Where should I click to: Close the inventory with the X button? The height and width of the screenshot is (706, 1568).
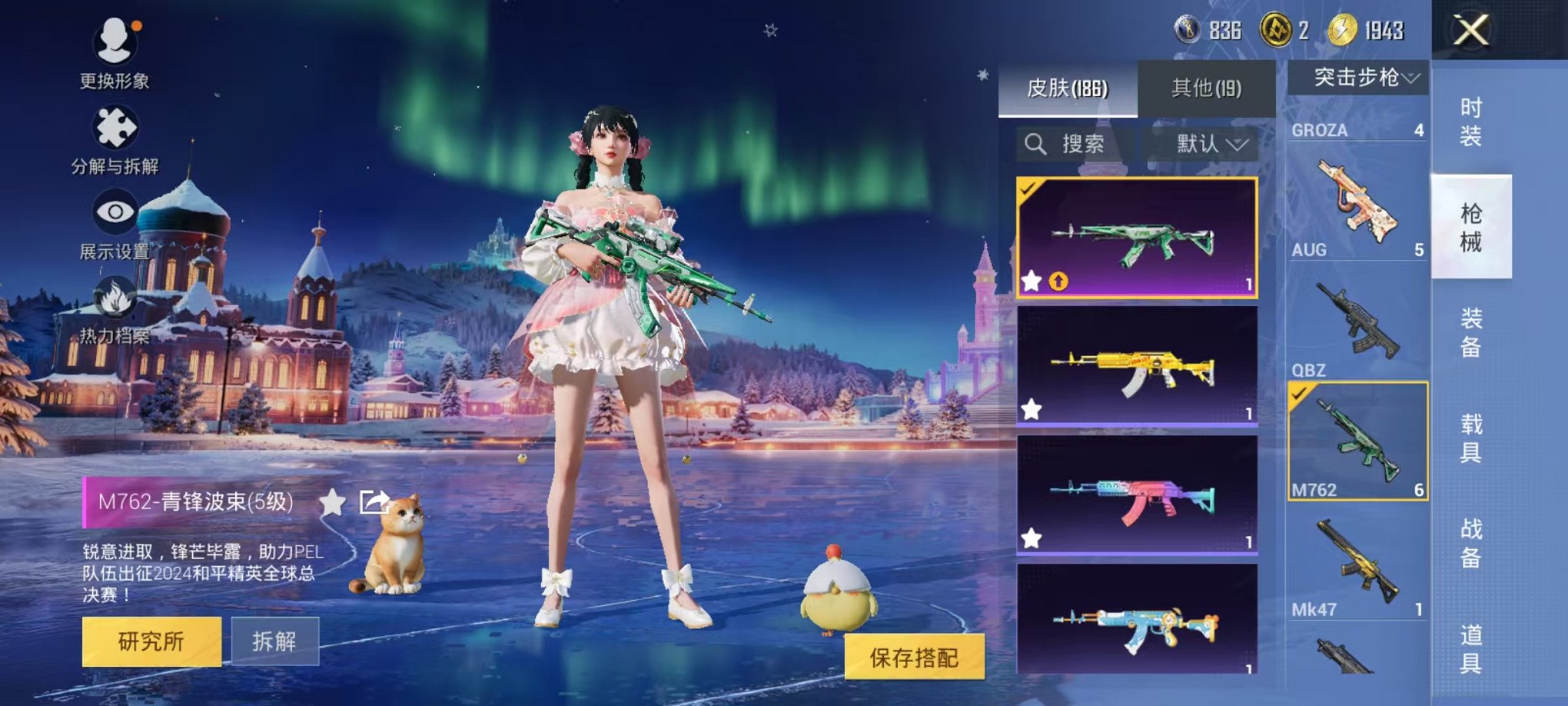1470,32
